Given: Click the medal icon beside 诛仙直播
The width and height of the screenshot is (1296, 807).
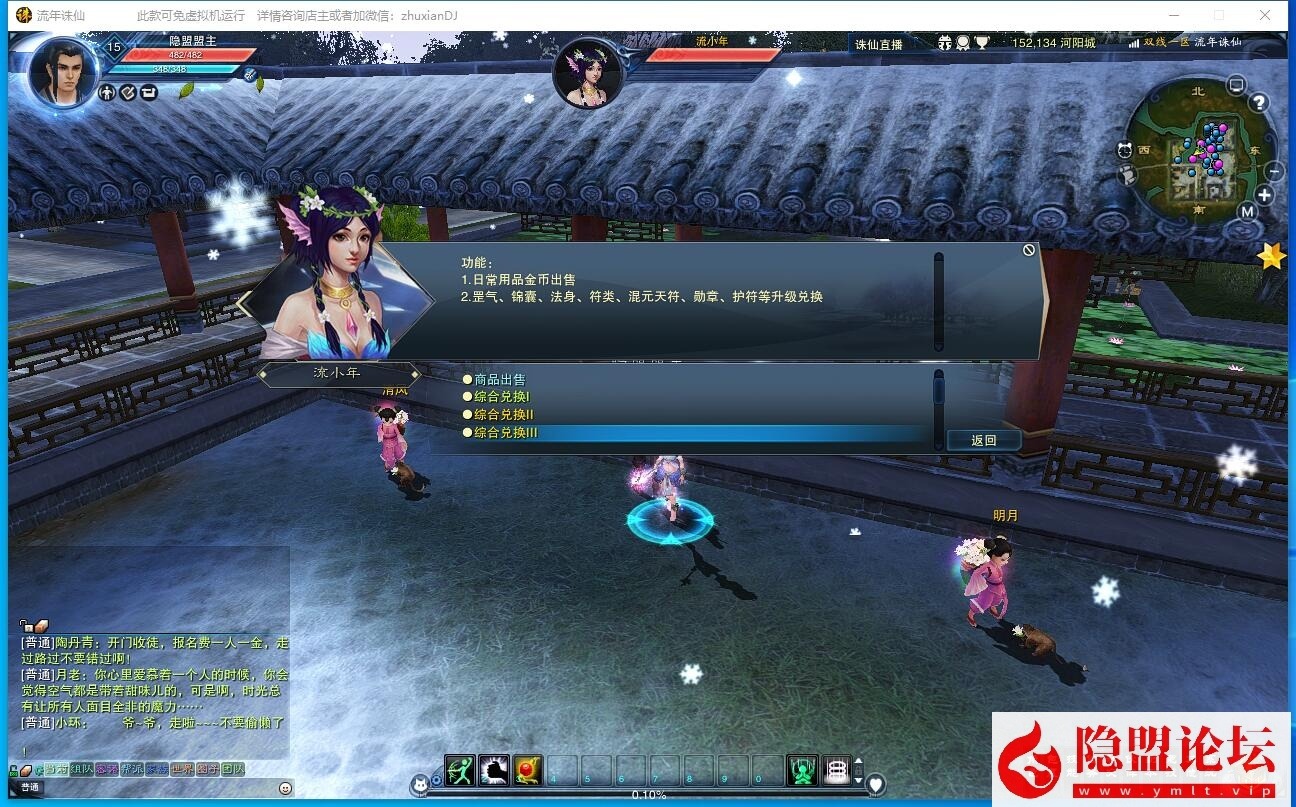Looking at the screenshot, I should [962, 43].
